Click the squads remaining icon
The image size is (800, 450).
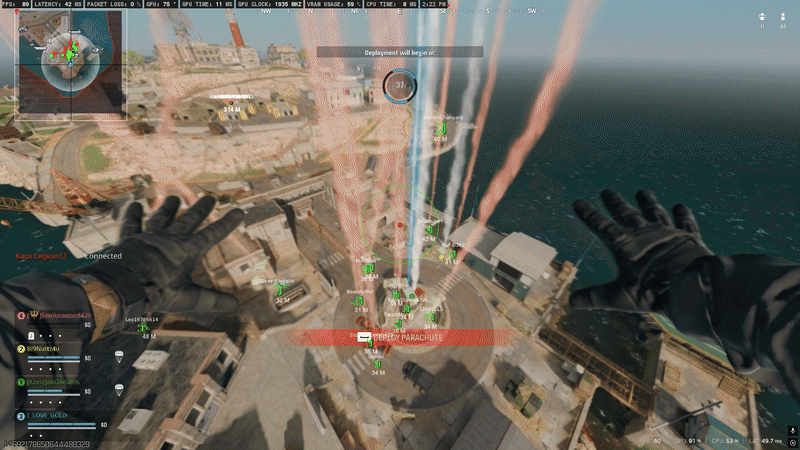762,17
